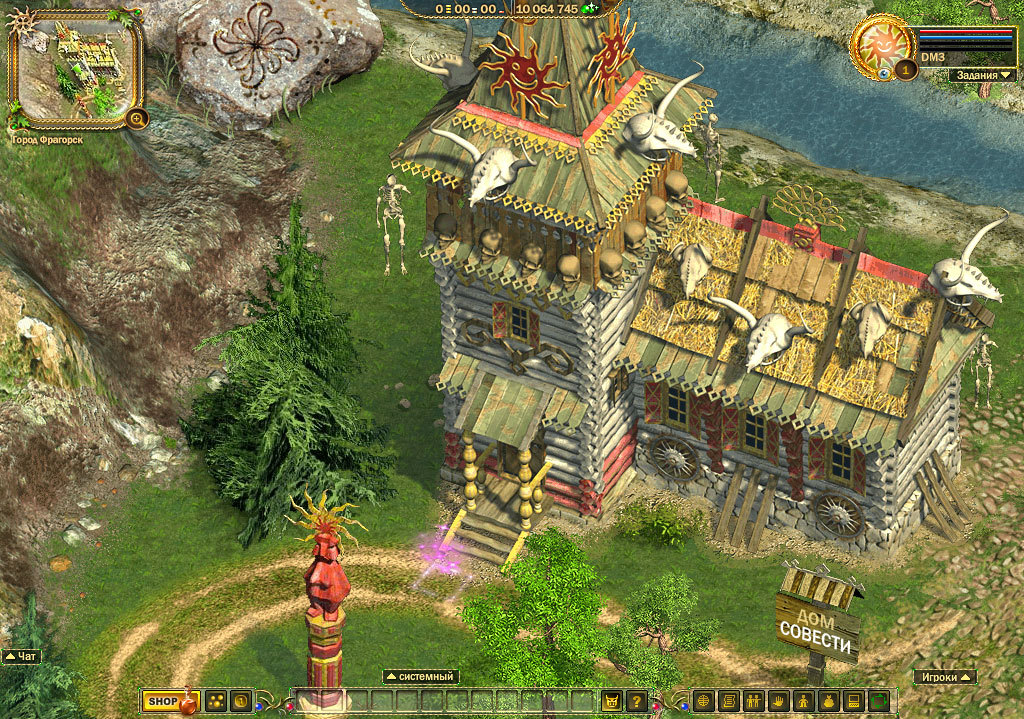Click the horned mask icon

[x=610, y=702]
